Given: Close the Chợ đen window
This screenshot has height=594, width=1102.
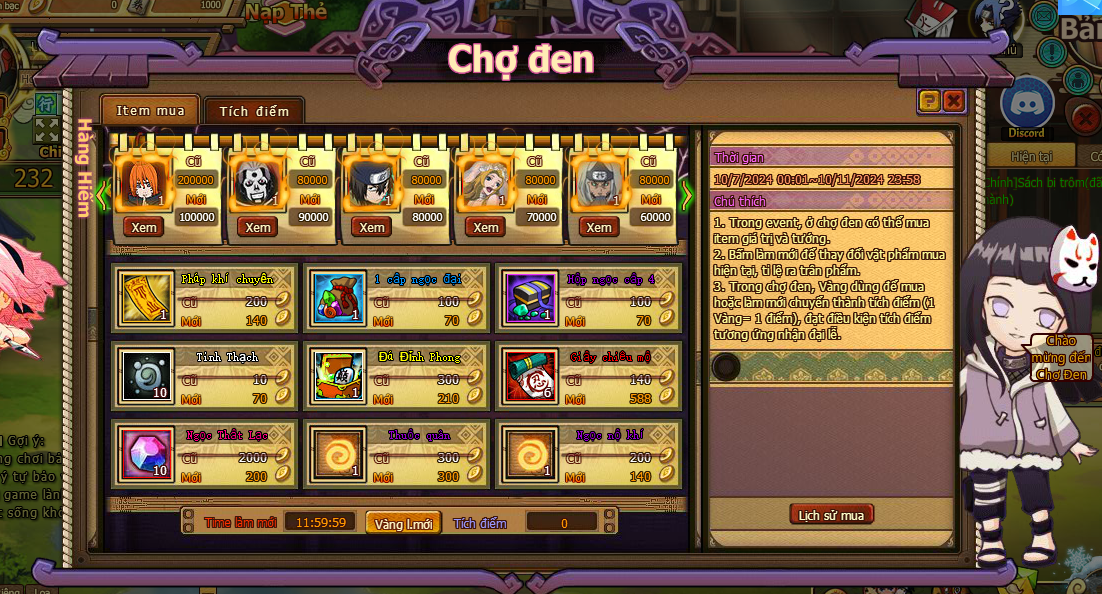Looking at the screenshot, I should coord(953,101).
